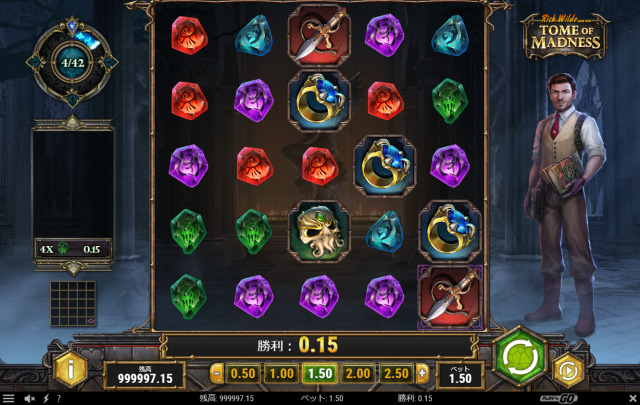Open the hamburger menu in the bottom bar

point(9,398)
